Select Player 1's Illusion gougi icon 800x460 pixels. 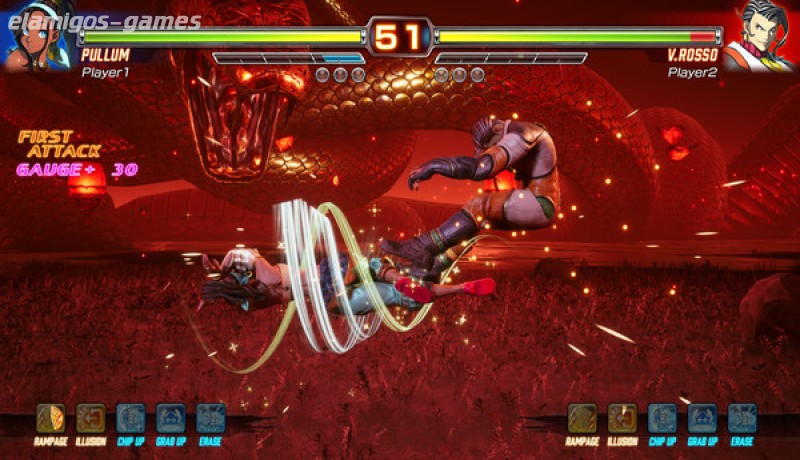pyautogui.click(x=90, y=417)
